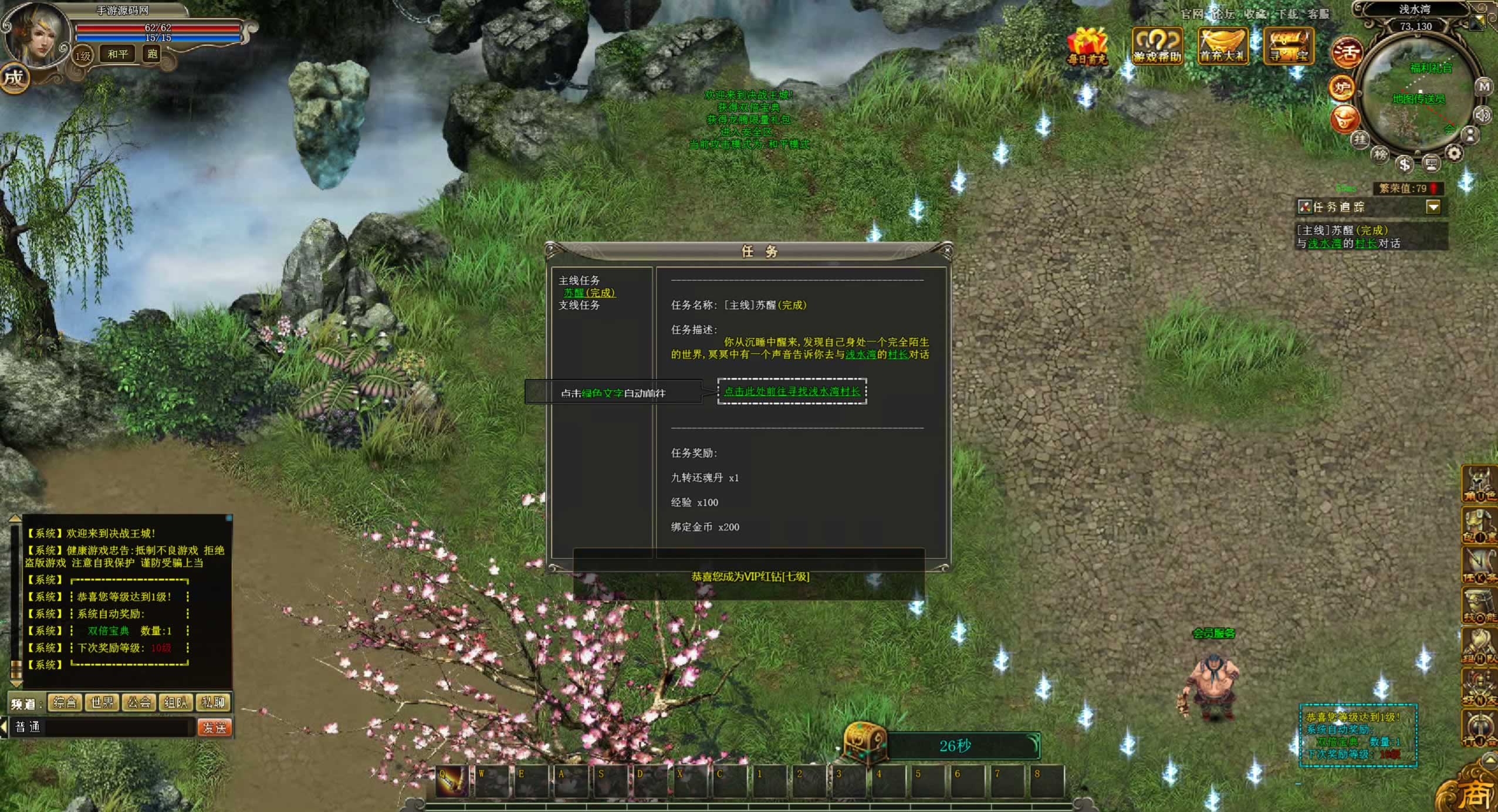1498x812 pixels.
Task: Open the 游戏帮助 game help icon
Action: click(1157, 46)
